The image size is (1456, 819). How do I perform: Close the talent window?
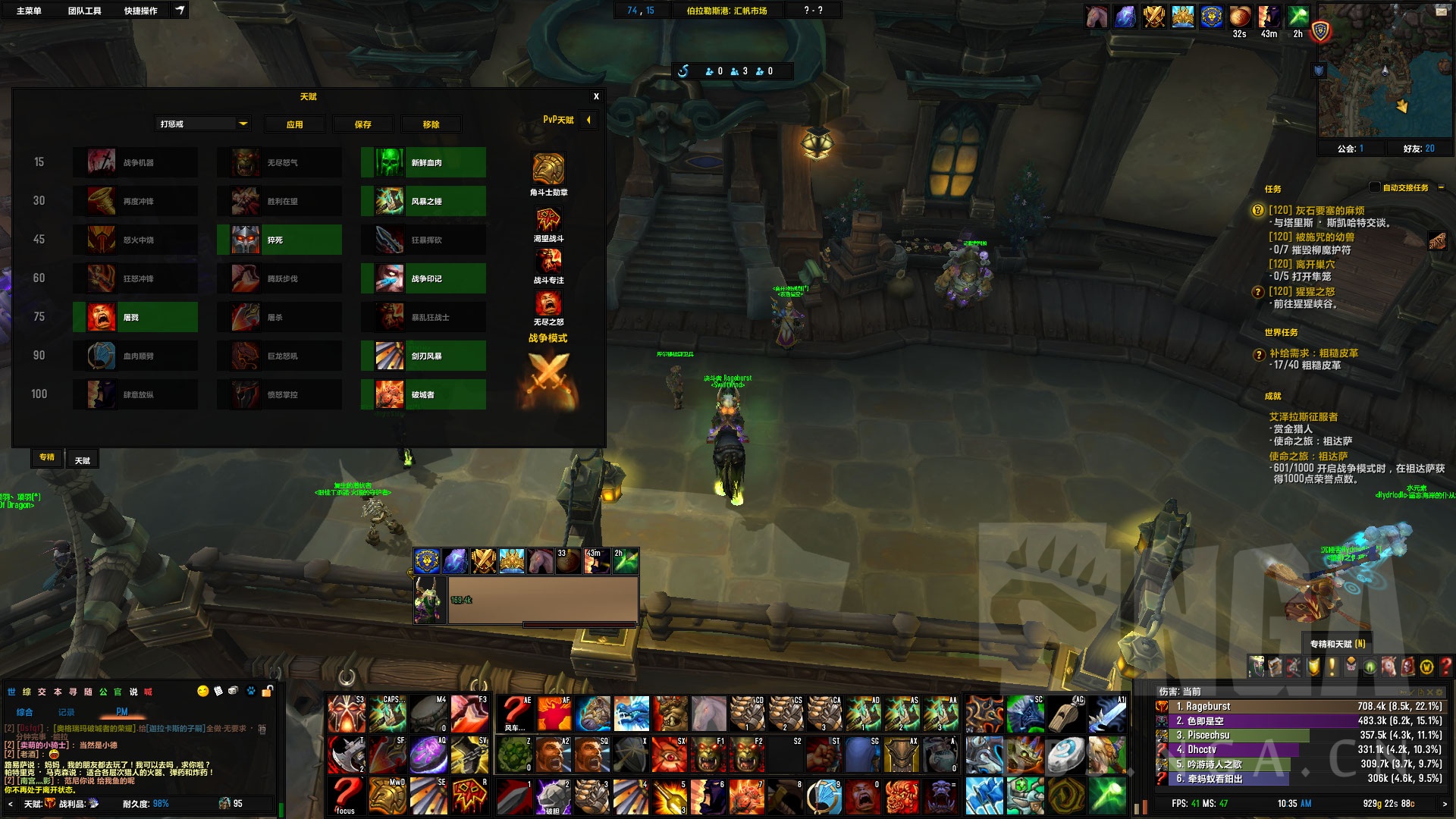tap(596, 96)
